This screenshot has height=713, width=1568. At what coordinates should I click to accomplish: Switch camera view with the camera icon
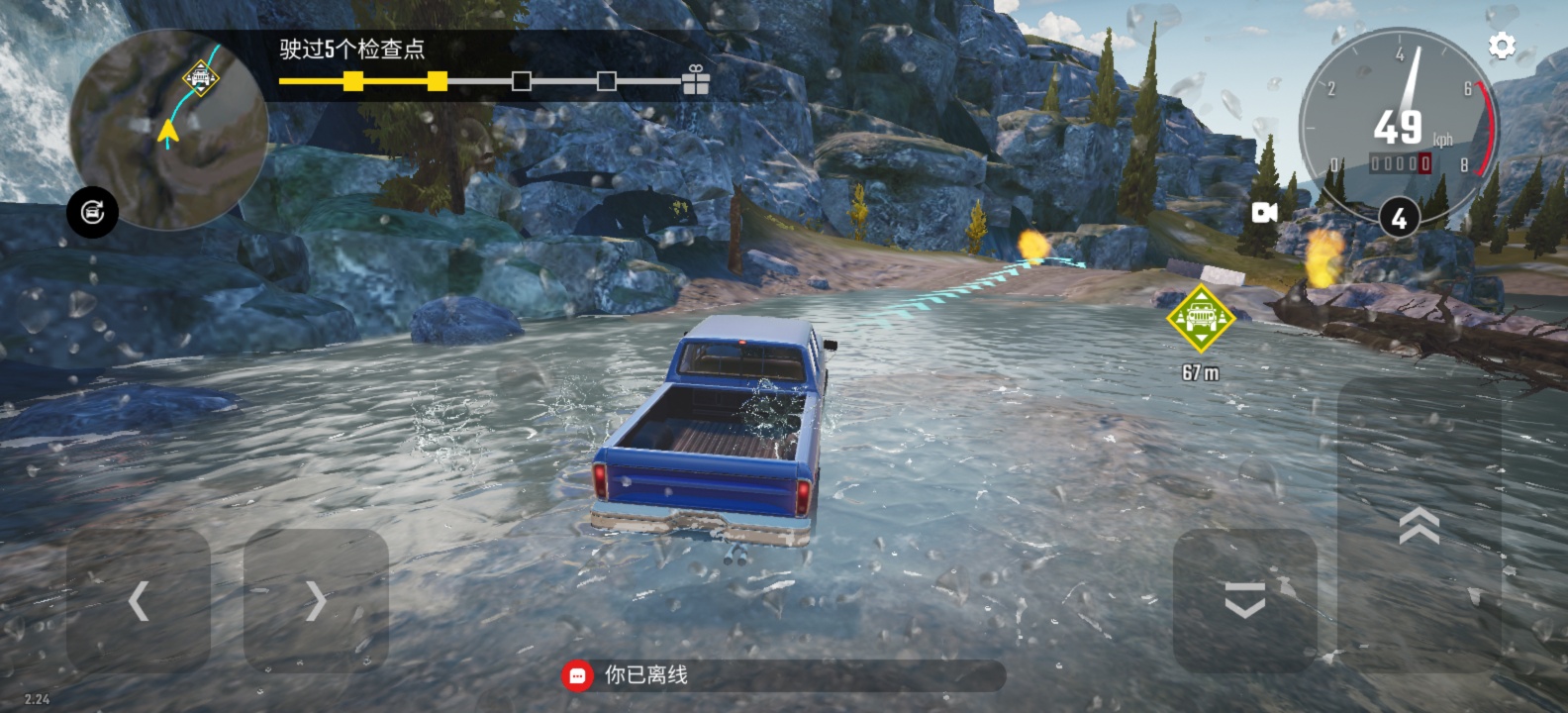[x=1264, y=213]
